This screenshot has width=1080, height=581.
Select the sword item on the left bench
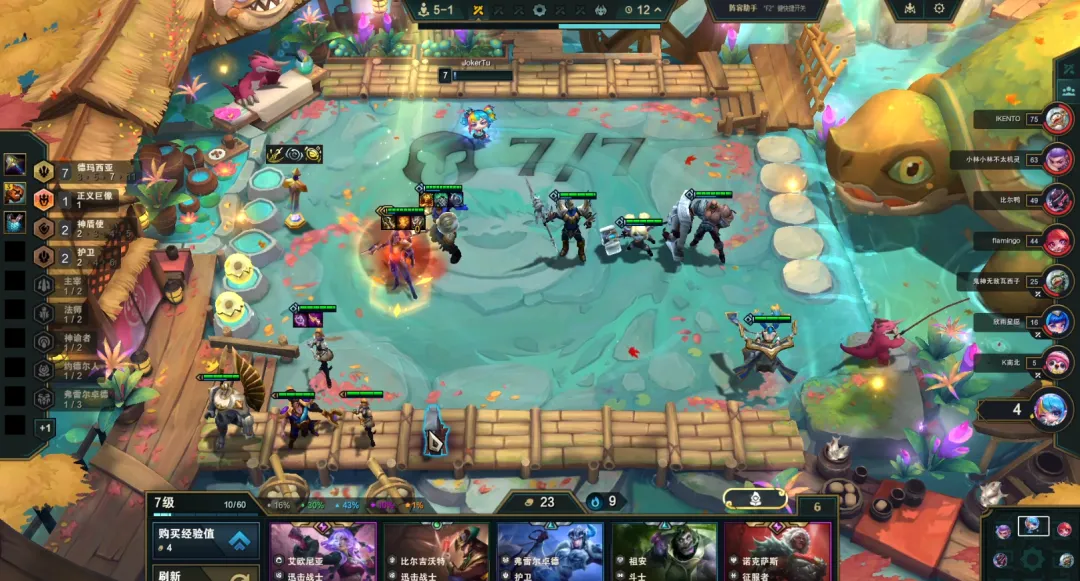[15, 164]
